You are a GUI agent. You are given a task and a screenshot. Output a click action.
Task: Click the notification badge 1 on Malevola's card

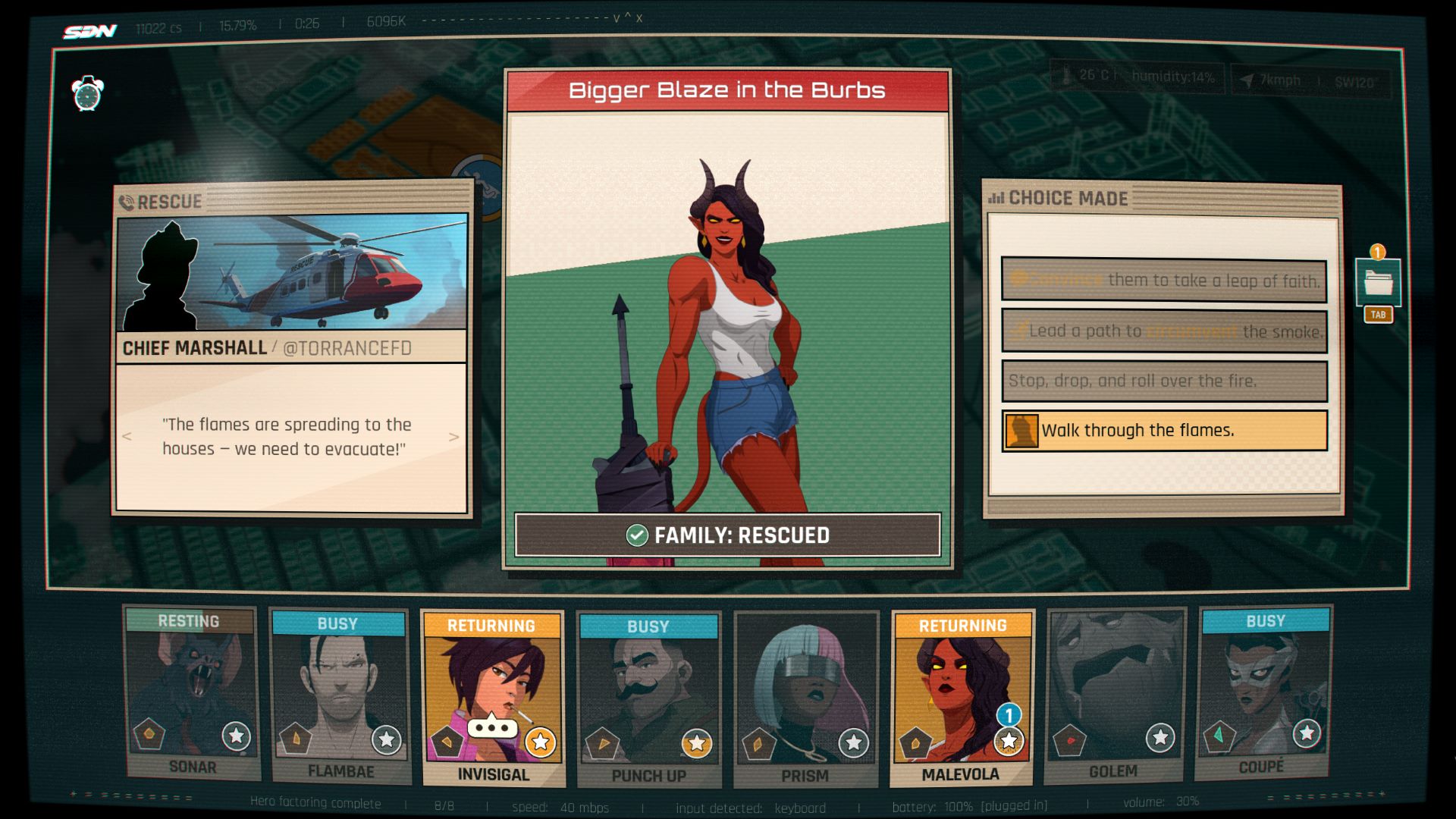pos(1009,714)
